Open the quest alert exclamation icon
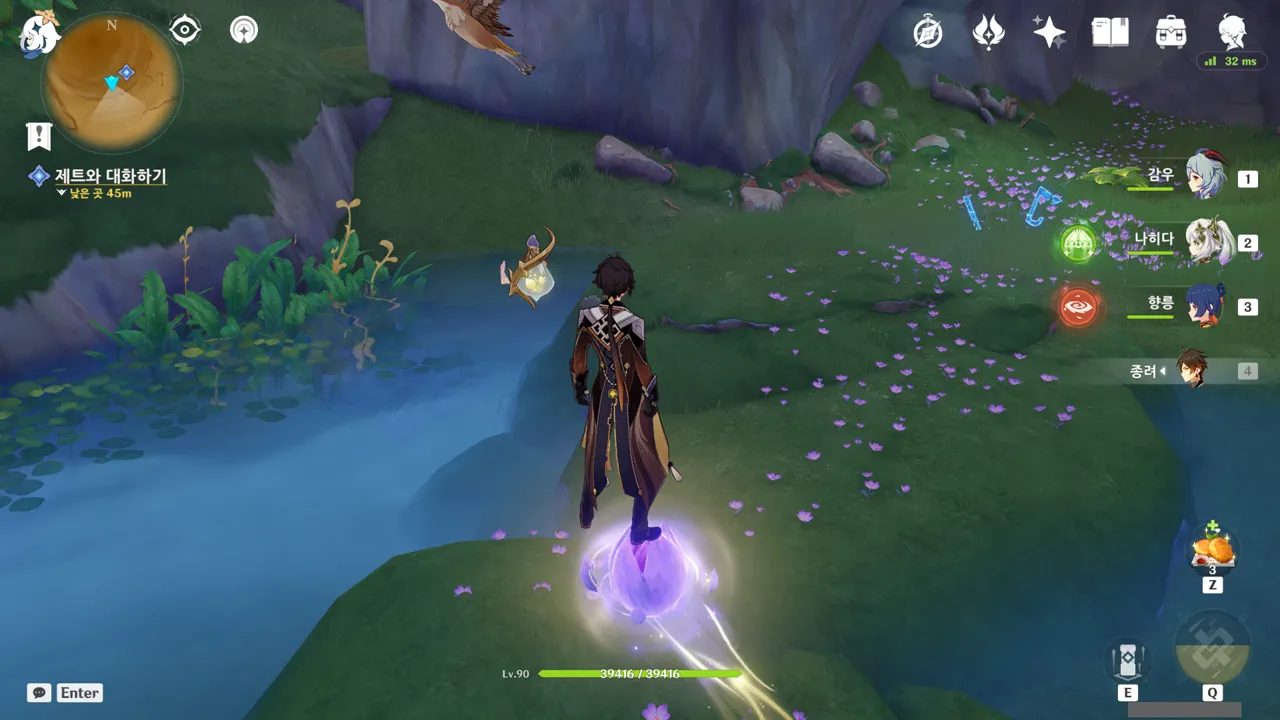 point(39,135)
